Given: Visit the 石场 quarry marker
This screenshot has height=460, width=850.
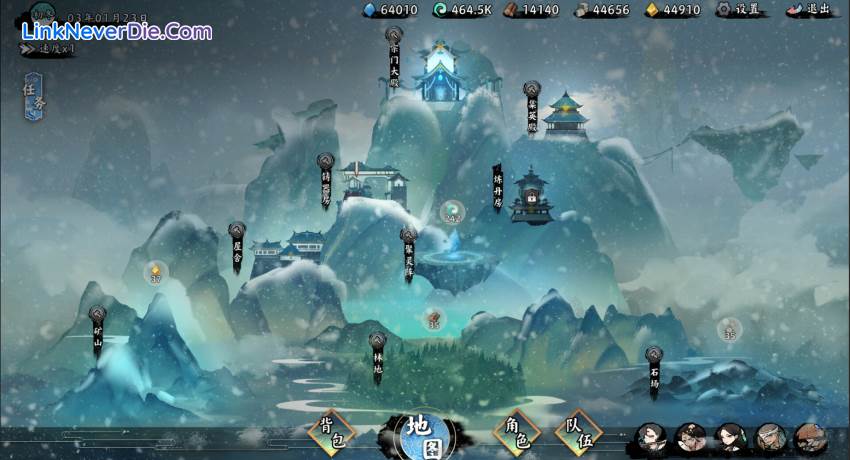Looking at the screenshot, I should coord(653,373).
